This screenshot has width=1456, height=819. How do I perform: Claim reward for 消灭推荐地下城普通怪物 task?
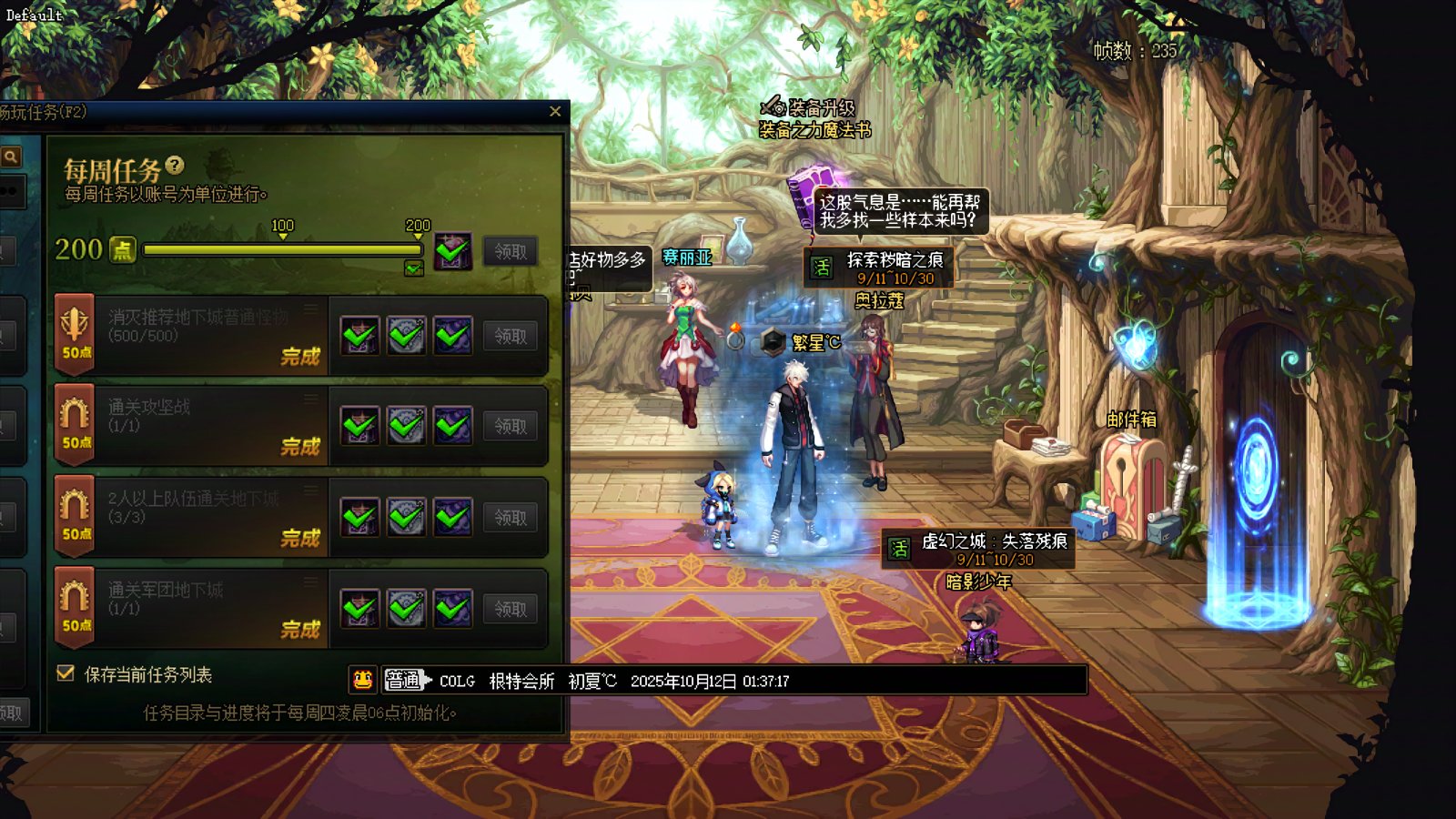point(510,337)
